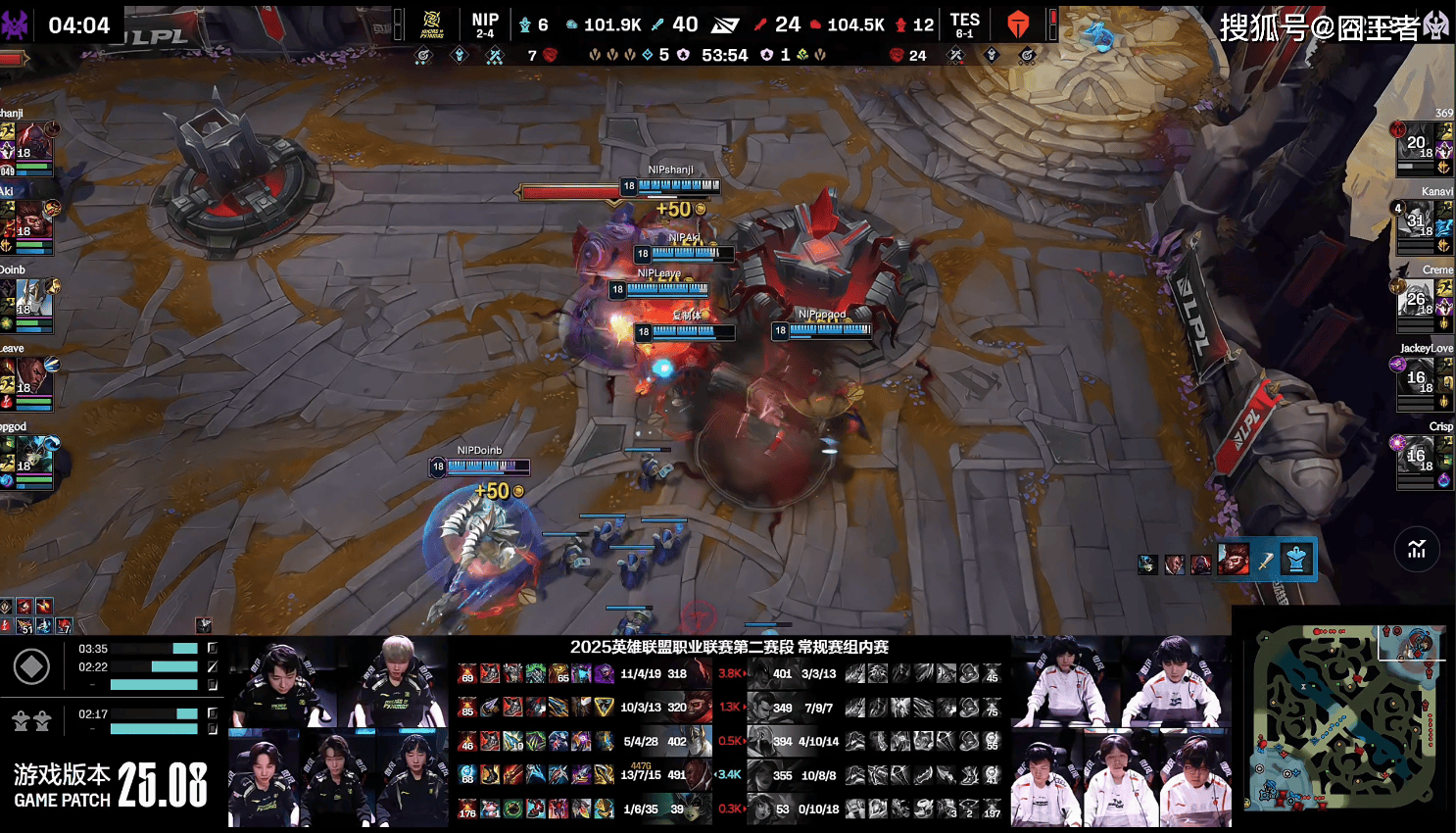Screen dimensions: 1456x833
Task: Select Creme's player panel on right sidebar
Action: point(1424,304)
